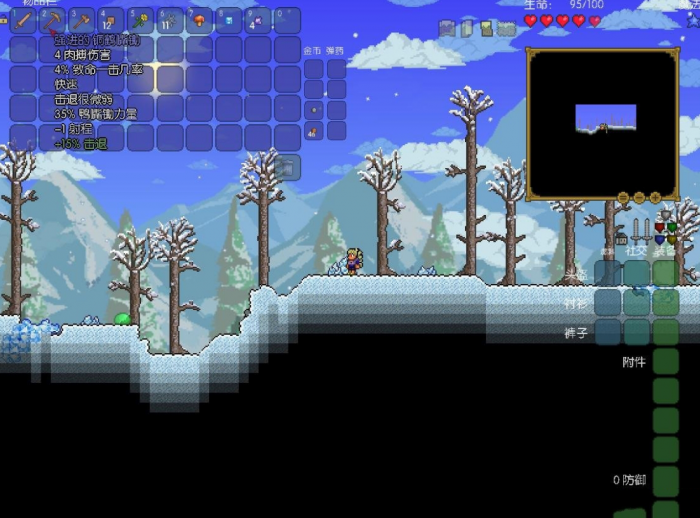Choose the purple item stack of 4
This screenshot has height=518, width=700.
click(x=257, y=21)
